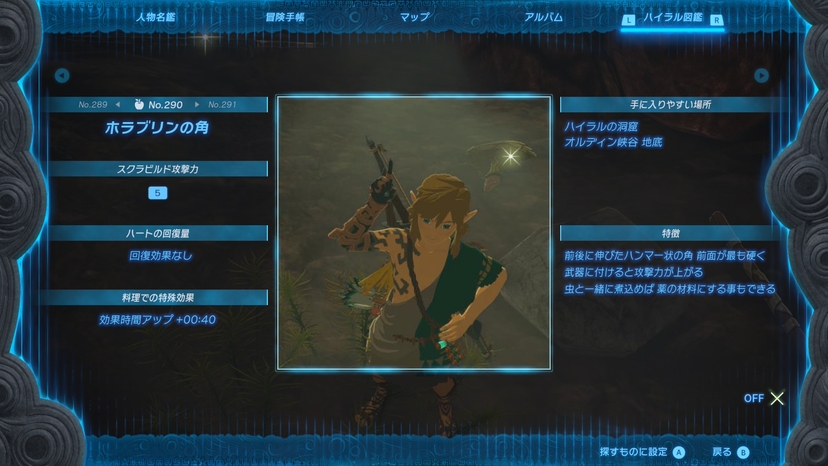Viewport: 828px width, 466px height.
Task: View the ホラブリンの角 compendium photo
Action: pos(414,233)
